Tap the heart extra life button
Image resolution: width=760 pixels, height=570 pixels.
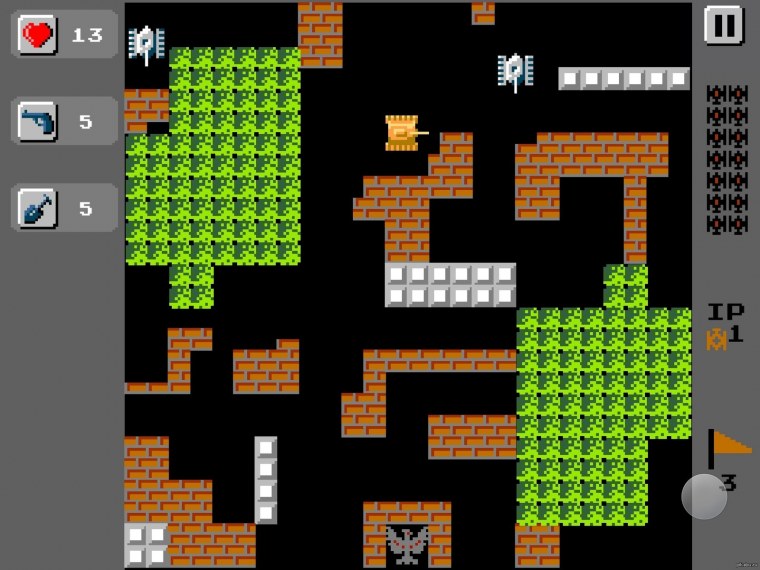pyautogui.click(x=39, y=35)
